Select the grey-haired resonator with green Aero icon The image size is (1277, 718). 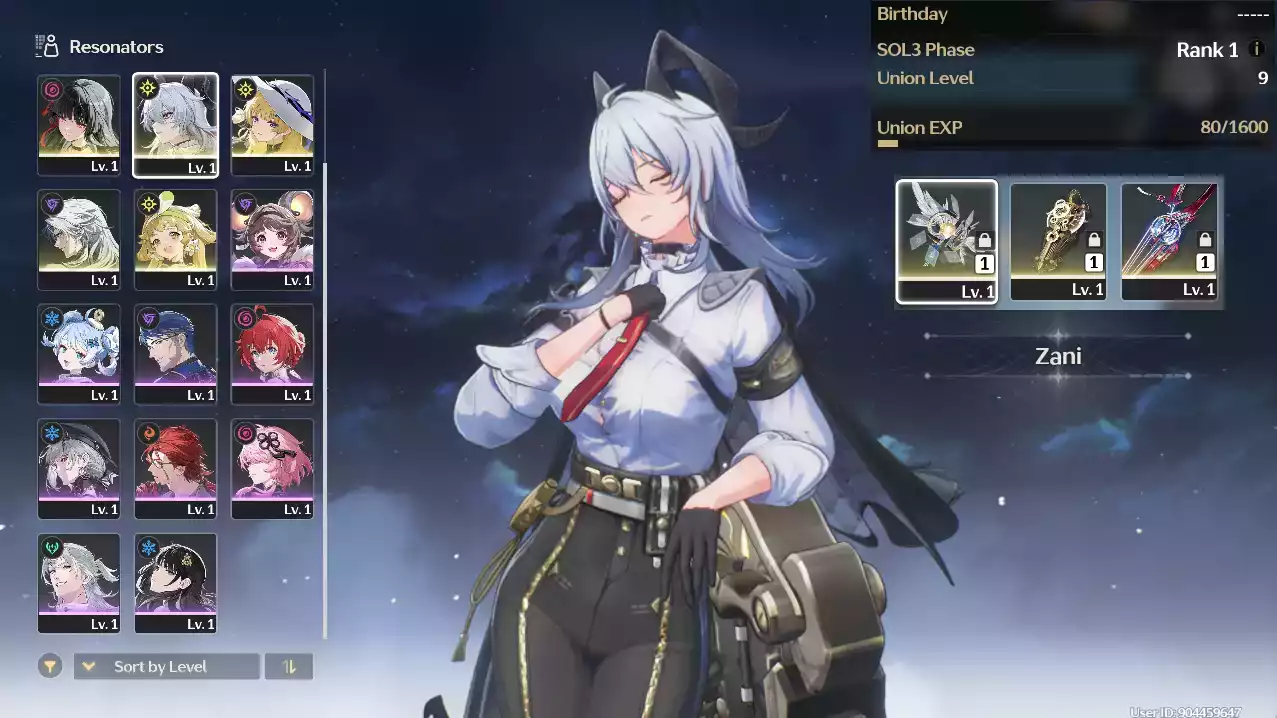pyautogui.click(x=79, y=582)
